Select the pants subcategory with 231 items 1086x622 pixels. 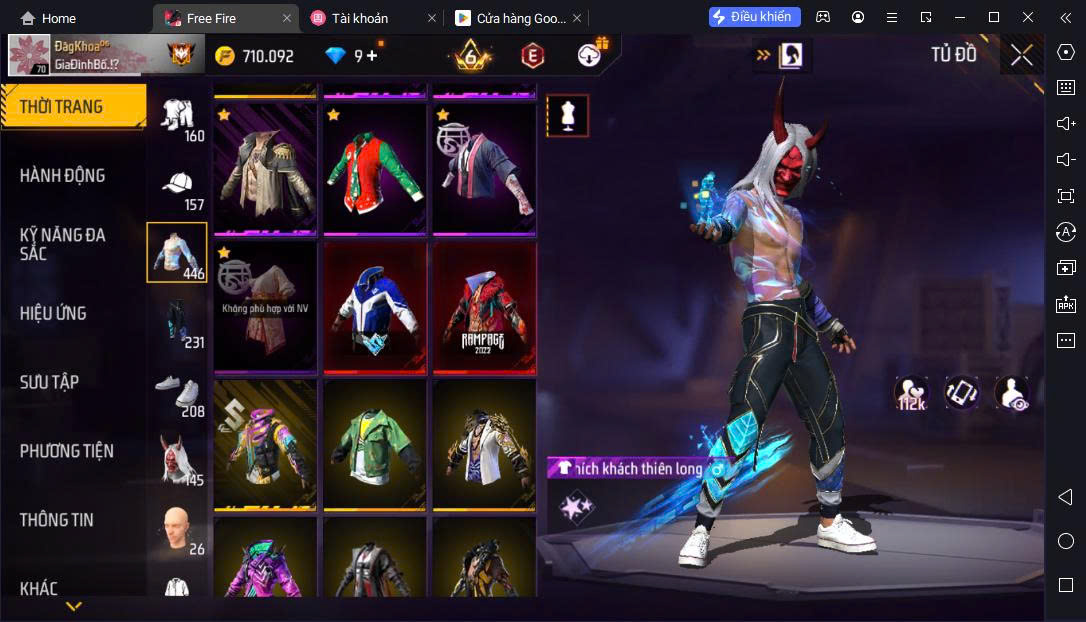coord(178,324)
